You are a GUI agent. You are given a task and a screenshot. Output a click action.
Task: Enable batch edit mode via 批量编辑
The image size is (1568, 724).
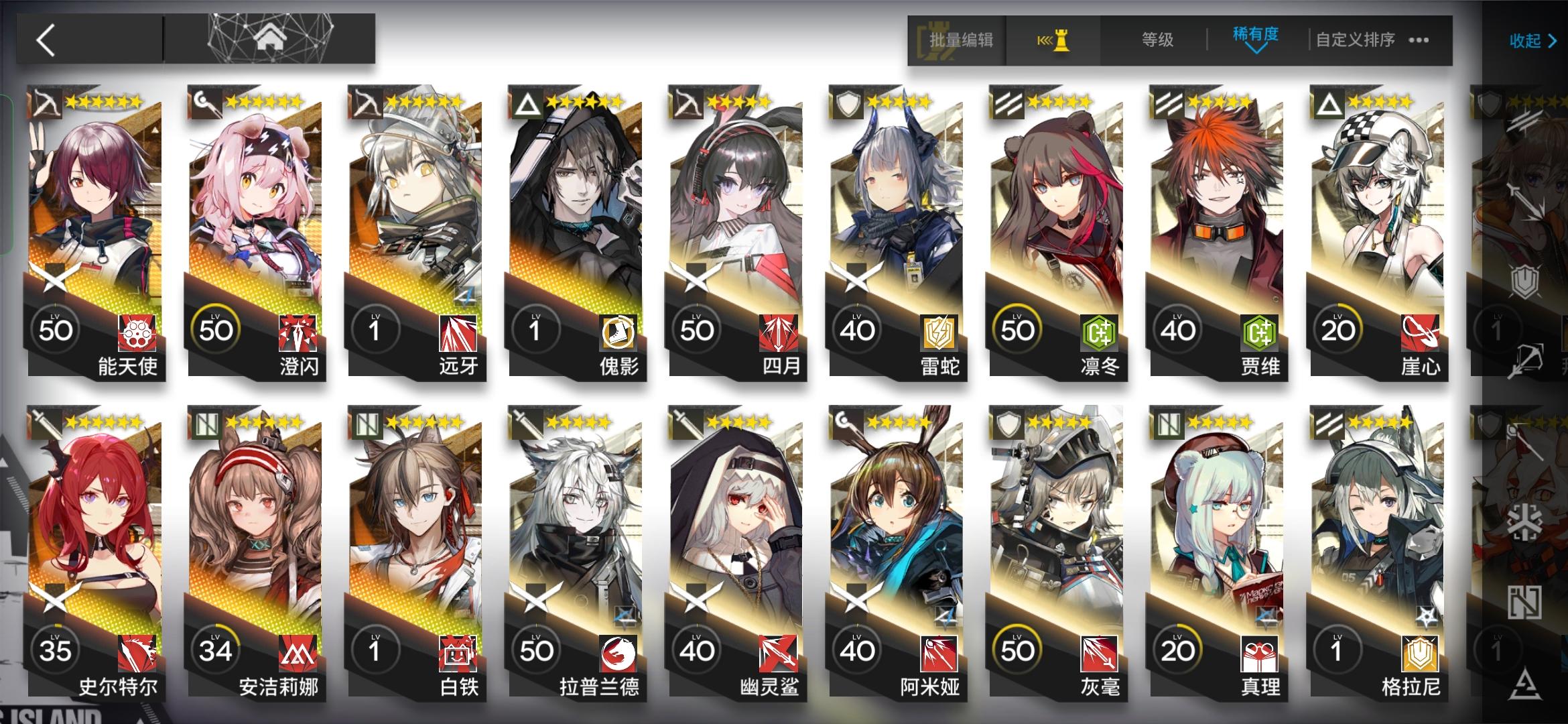tap(960, 40)
